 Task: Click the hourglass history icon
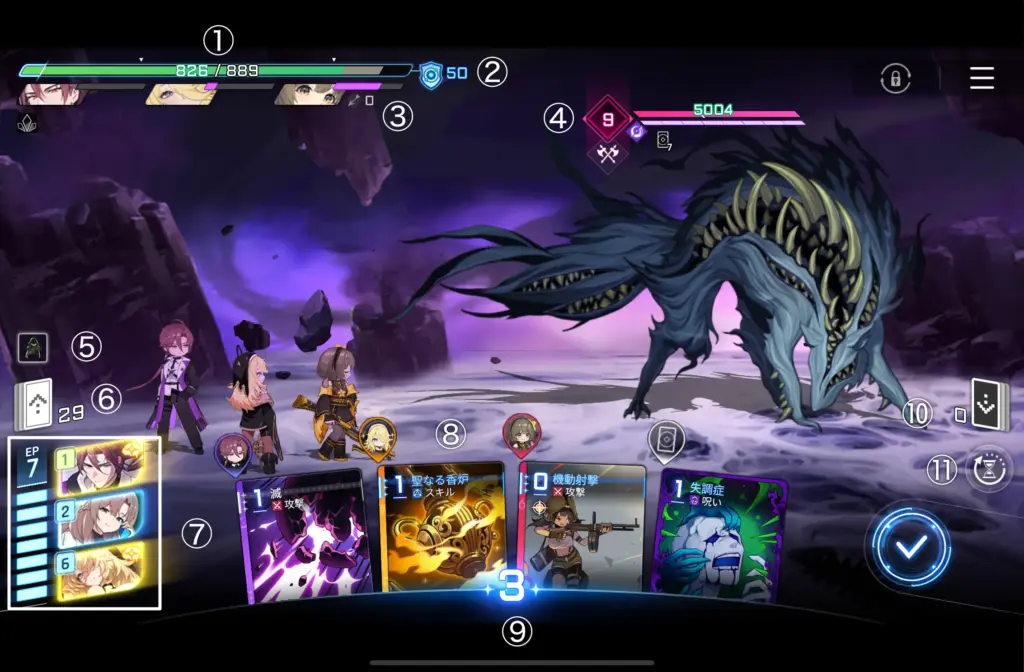989,468
